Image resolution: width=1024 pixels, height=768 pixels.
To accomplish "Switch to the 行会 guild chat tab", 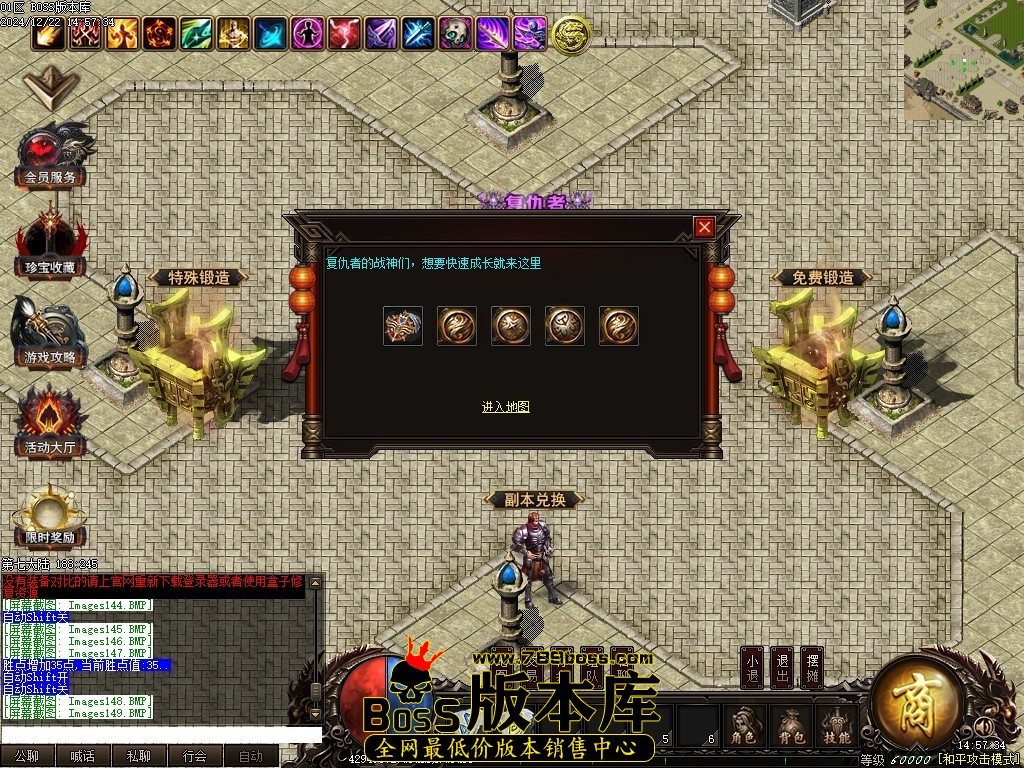I will pyautogui.click(x=195, y=757).
